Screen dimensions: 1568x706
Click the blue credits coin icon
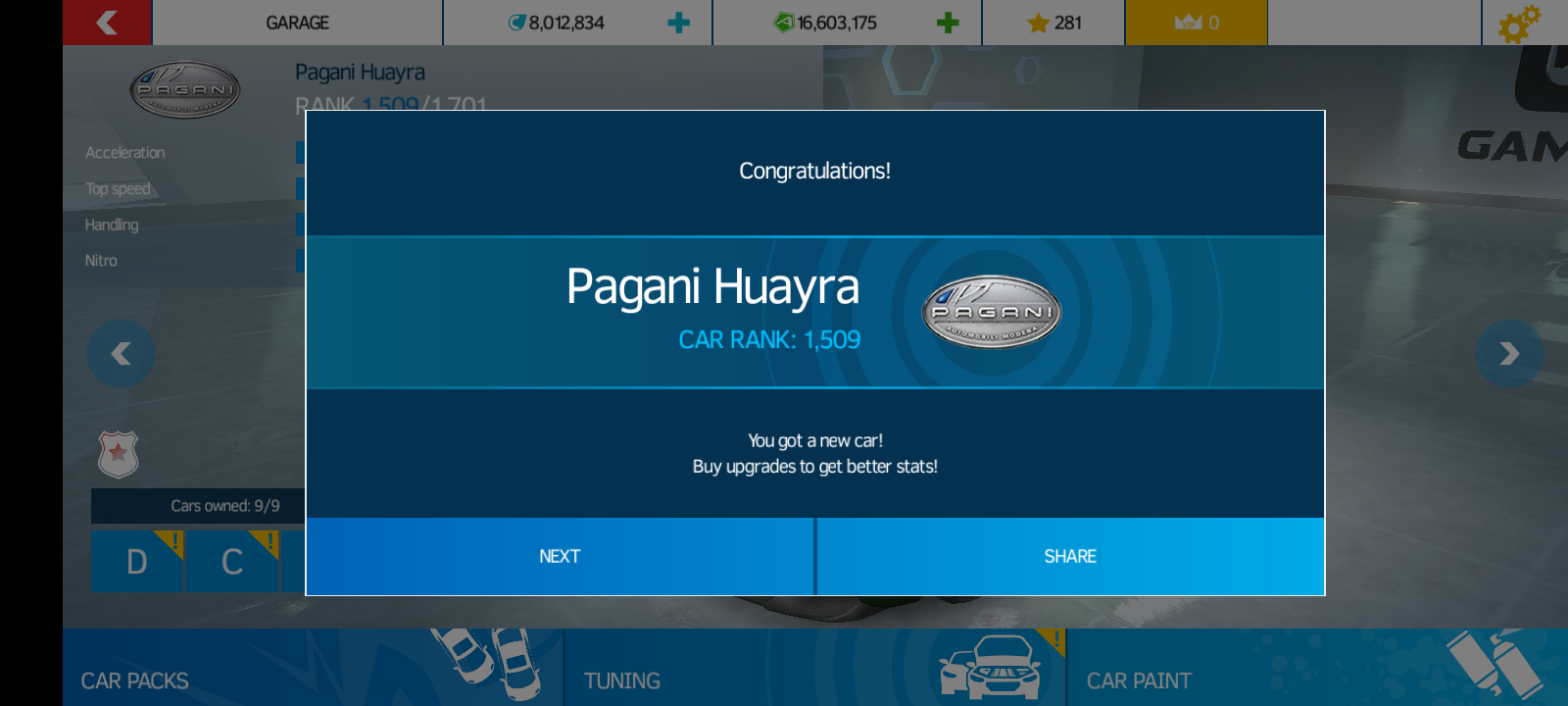[x=518, y=22]
